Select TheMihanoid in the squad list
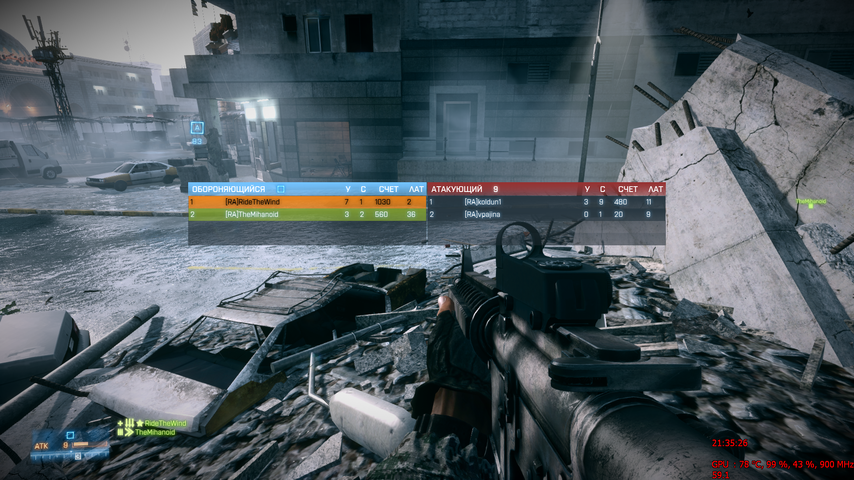The width and height of the screenshot is (854, 480). [154, 433]
